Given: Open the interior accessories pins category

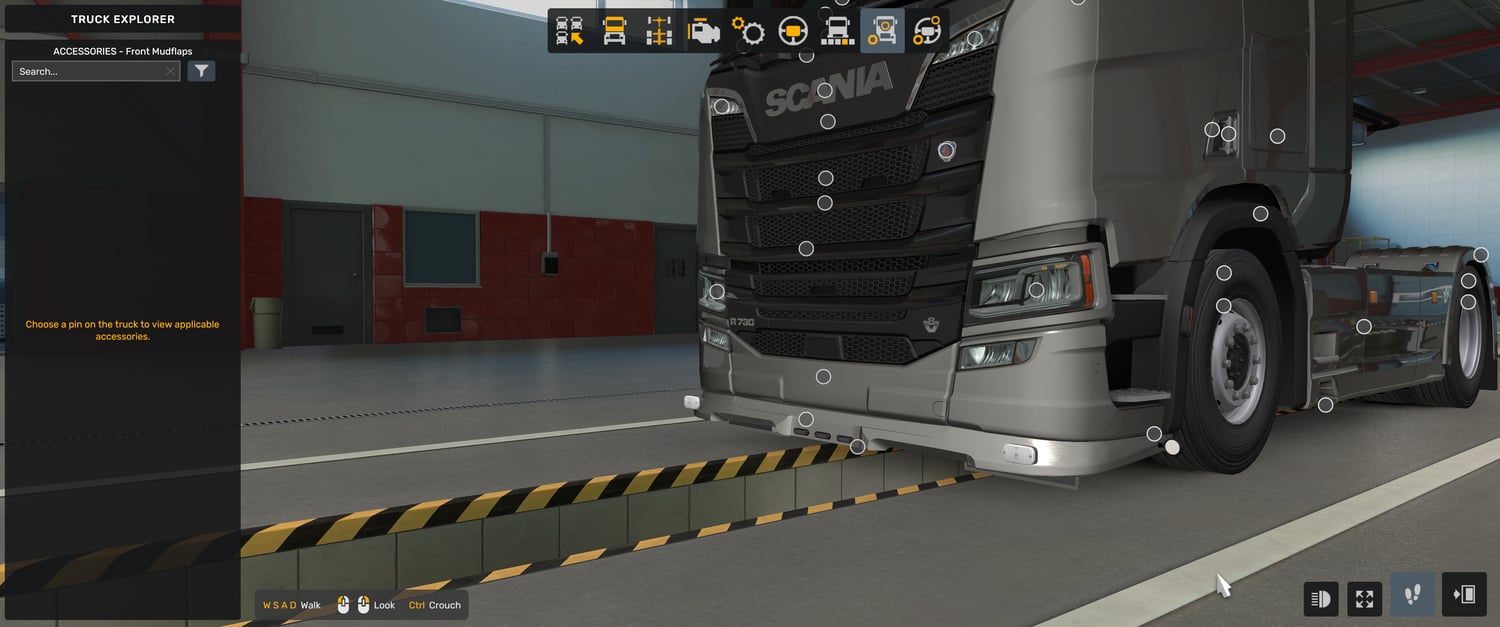Looking at the screenshot, I should (927, 31).
